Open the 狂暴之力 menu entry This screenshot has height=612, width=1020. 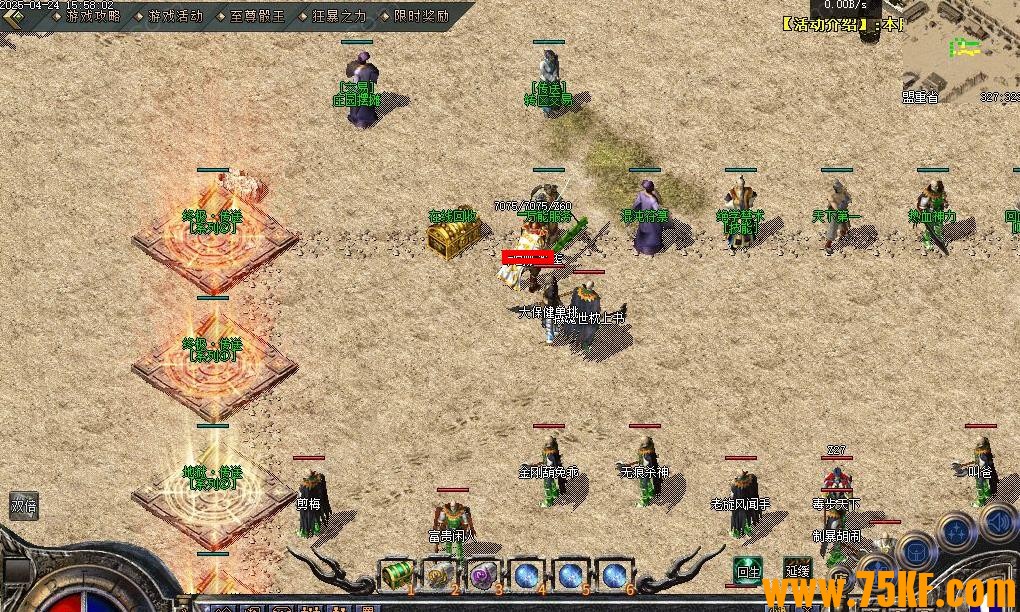[339, 16]
